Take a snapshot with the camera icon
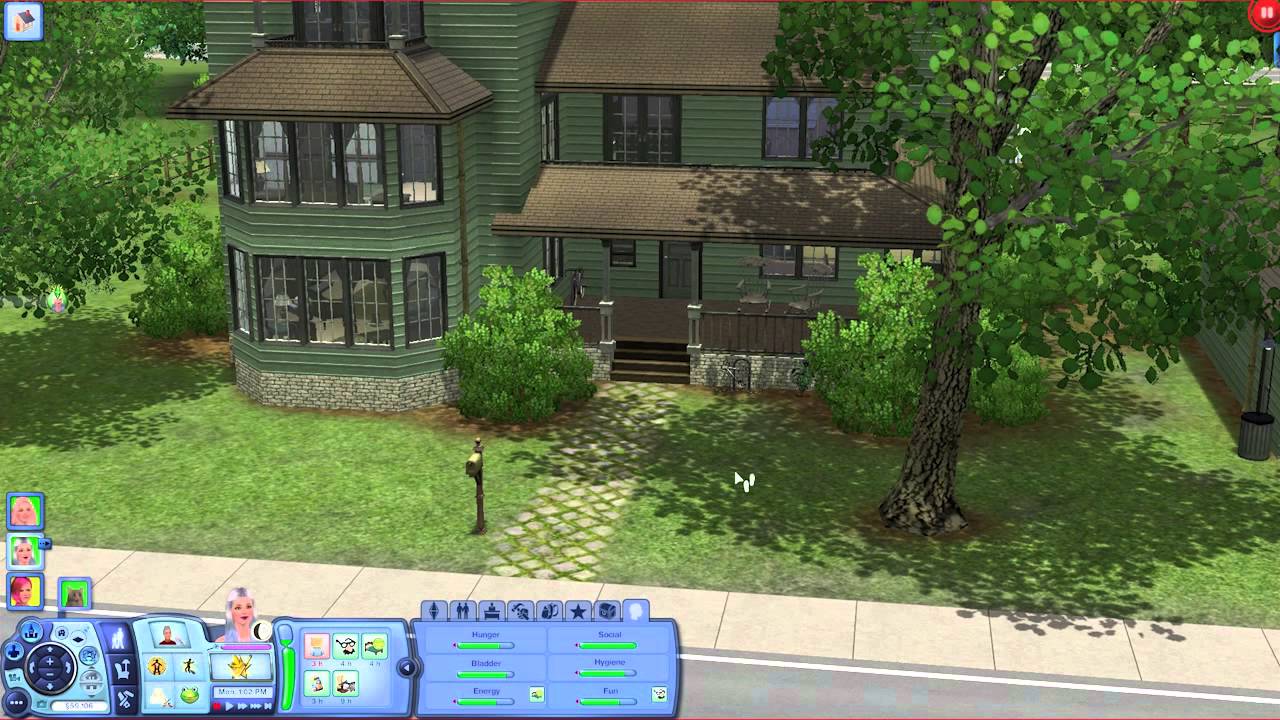1280x720 pixels. 42,705
